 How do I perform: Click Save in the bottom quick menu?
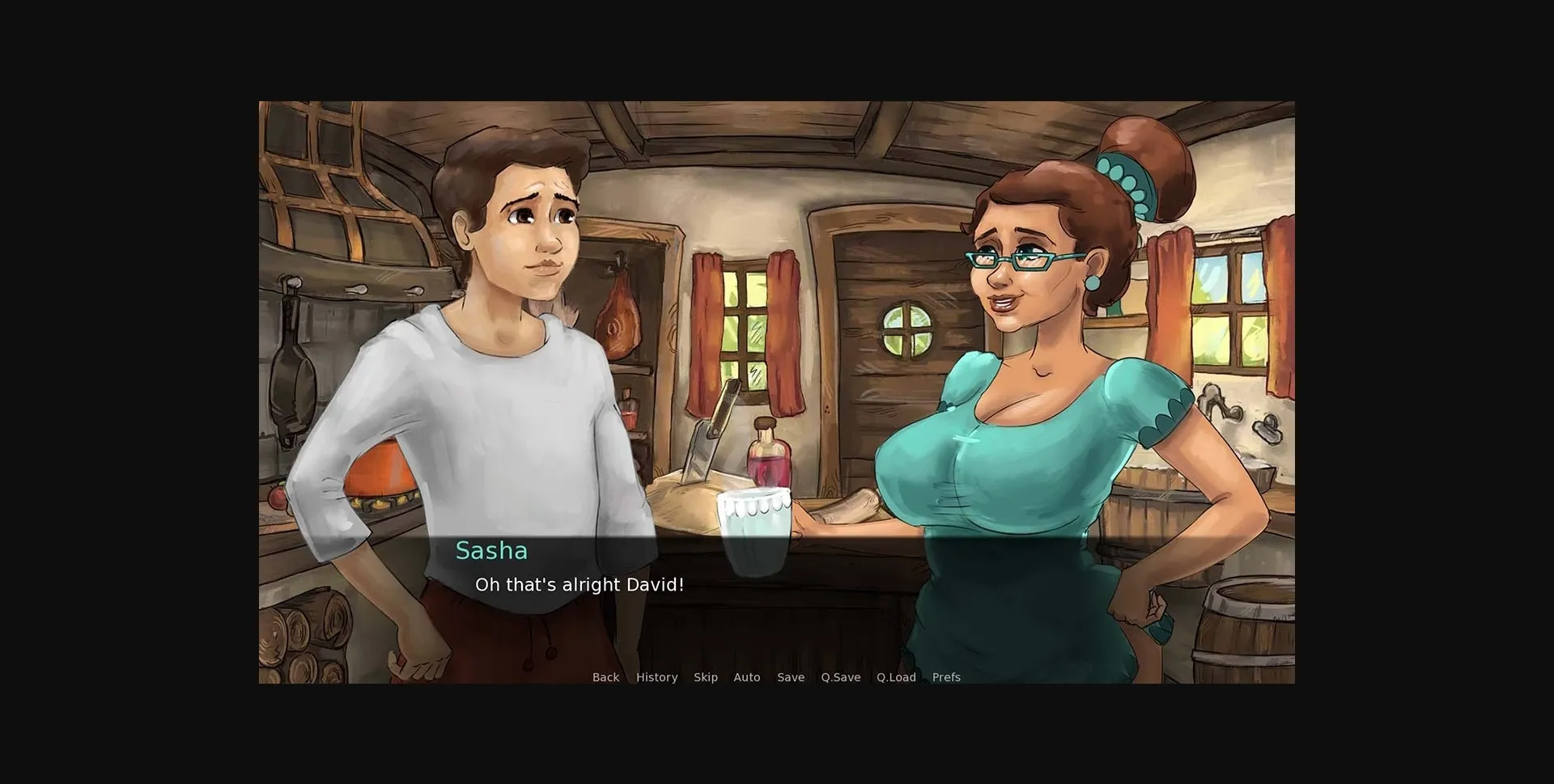[x=791, y=677]
